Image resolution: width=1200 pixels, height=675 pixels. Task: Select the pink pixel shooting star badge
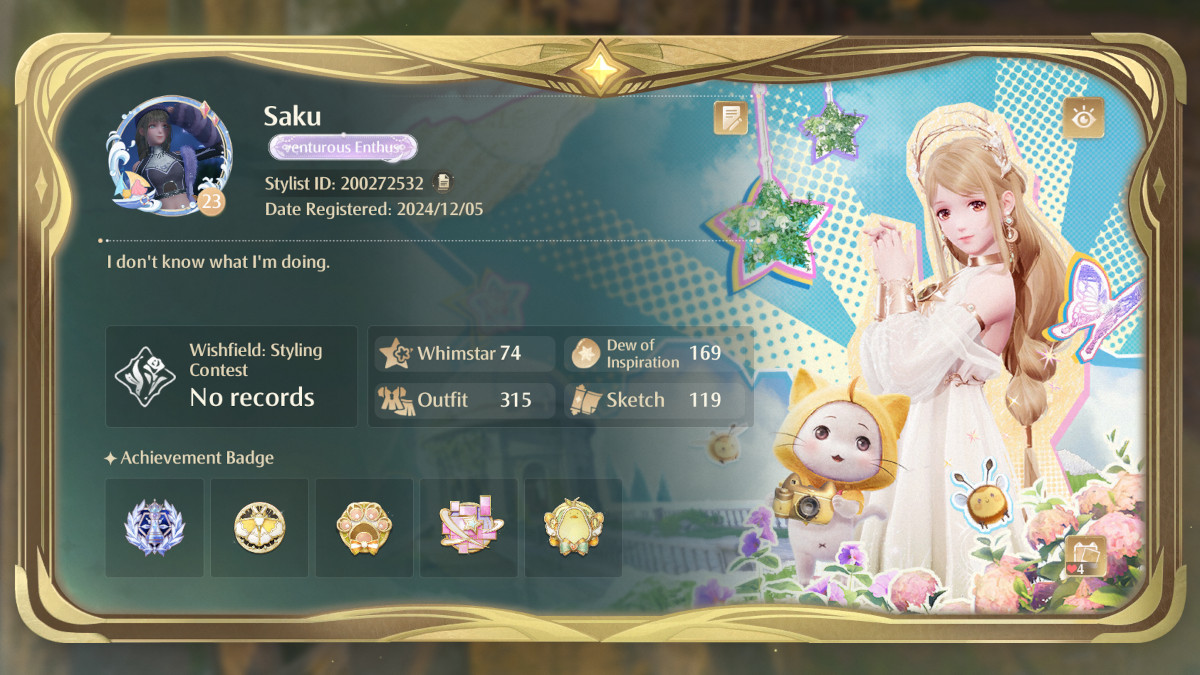click(469, 527)
